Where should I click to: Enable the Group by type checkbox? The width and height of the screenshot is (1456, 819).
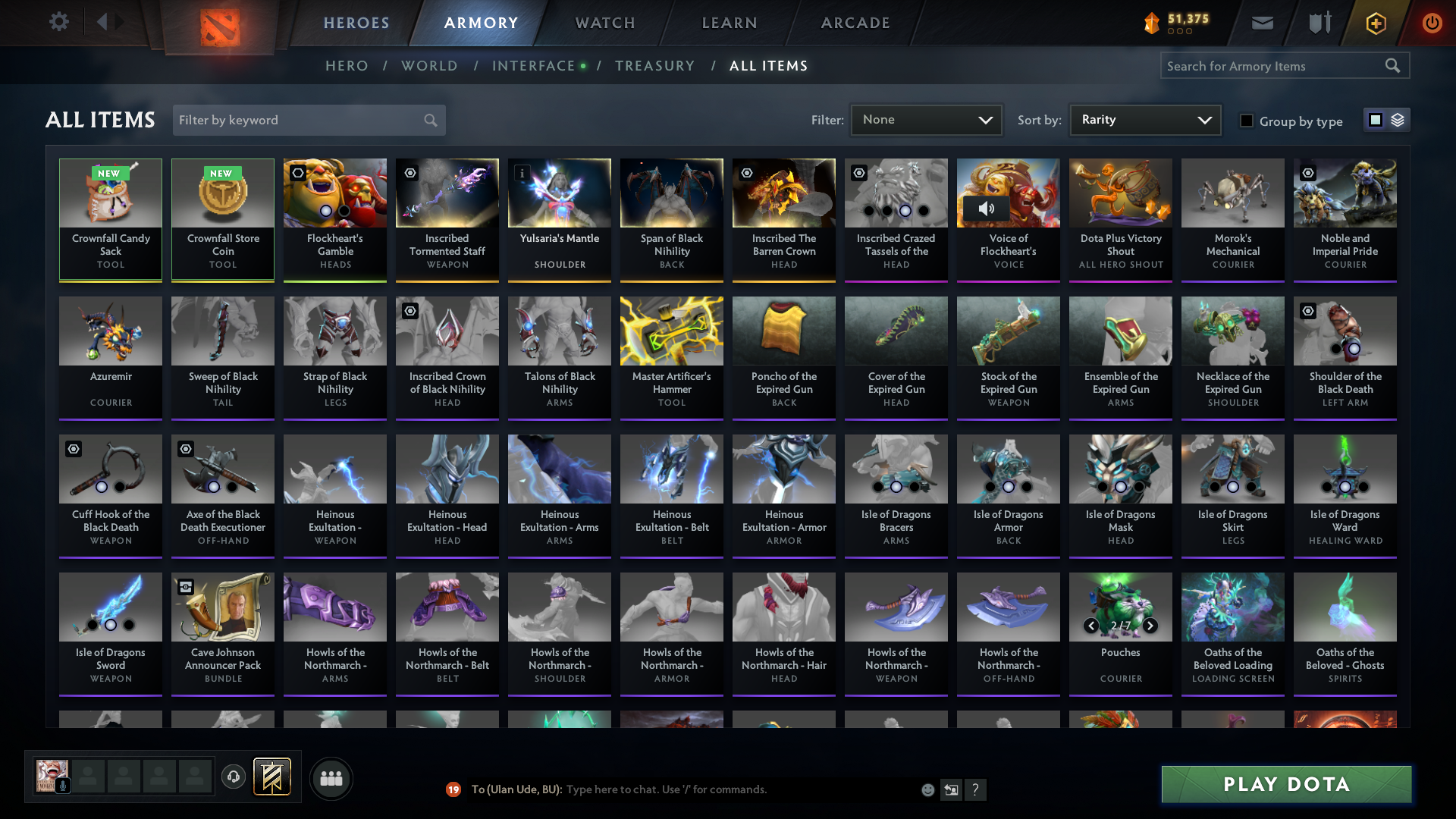click(x=1246, y=121)
